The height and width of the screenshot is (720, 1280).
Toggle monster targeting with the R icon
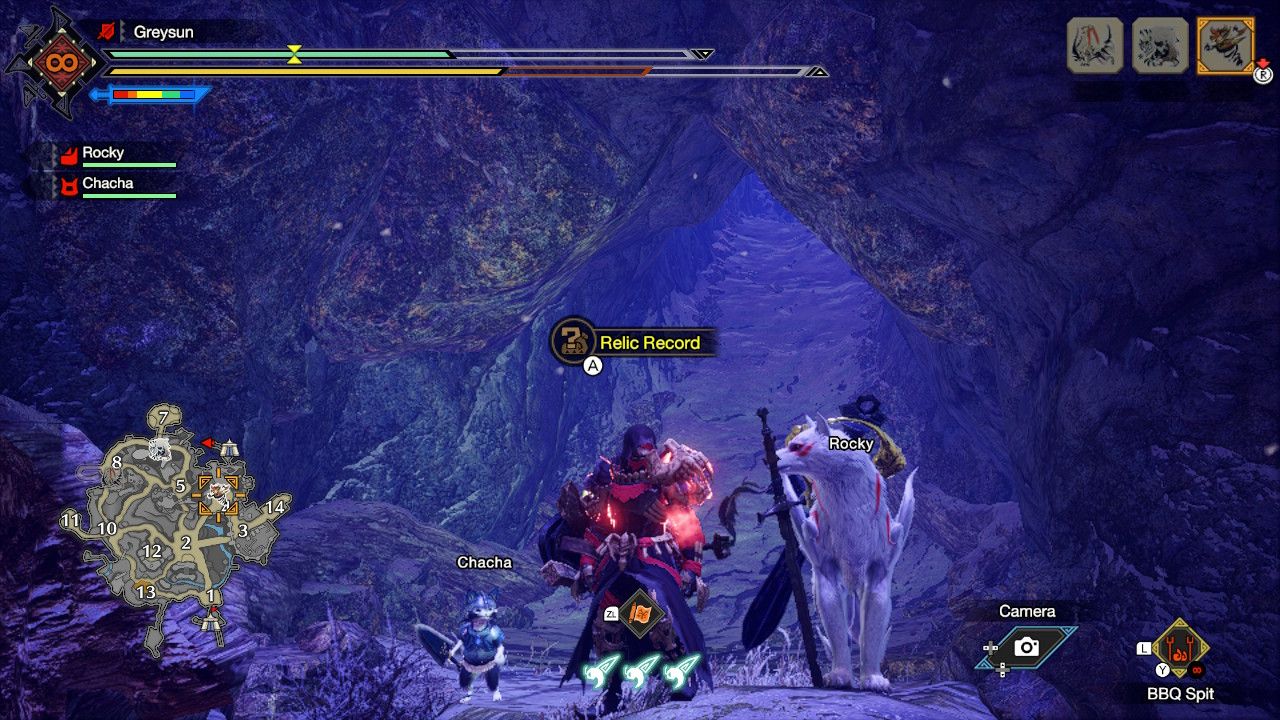1262,75
